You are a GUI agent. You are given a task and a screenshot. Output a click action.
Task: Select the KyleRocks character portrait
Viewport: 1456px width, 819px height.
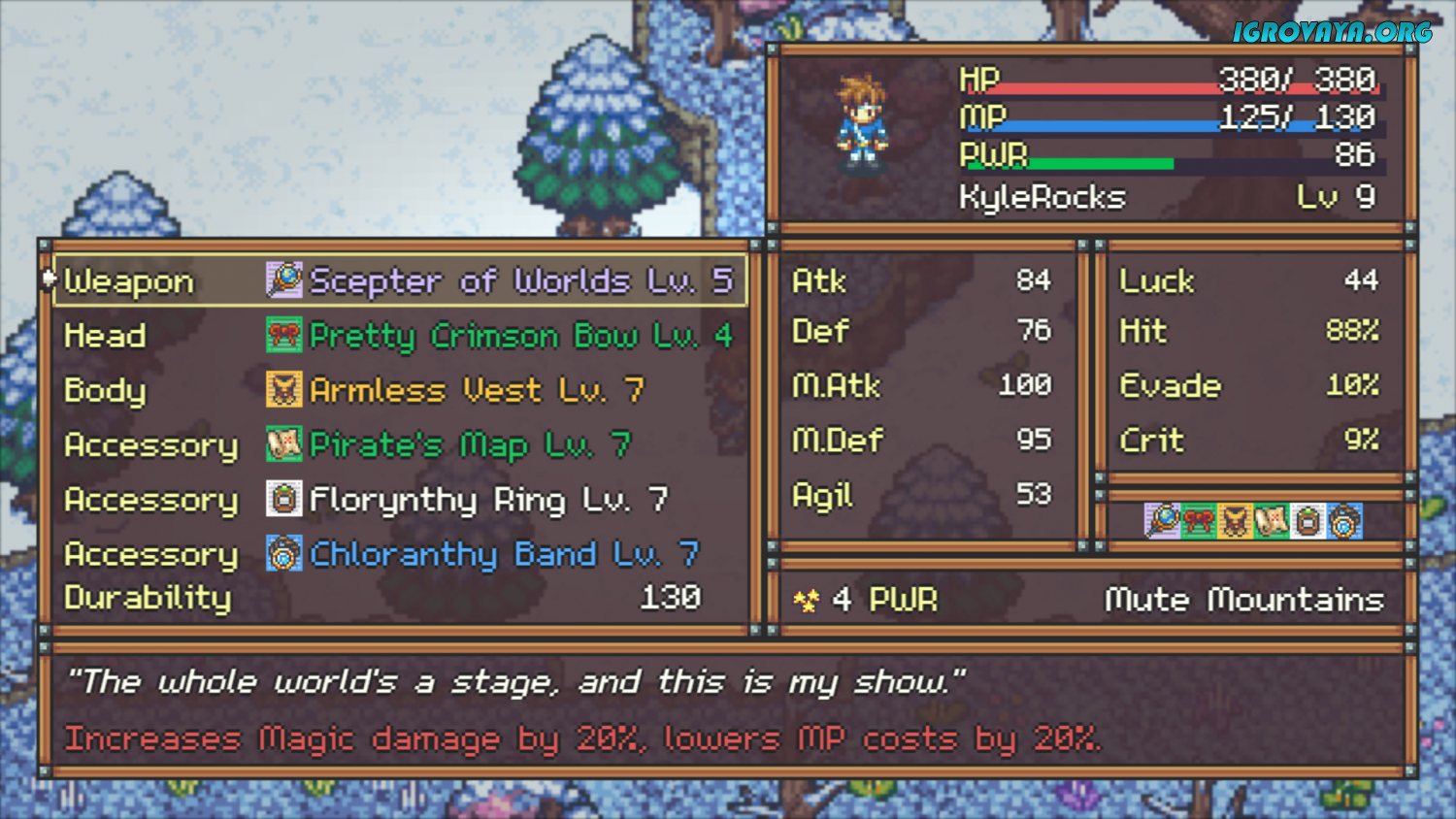[862, 124]
